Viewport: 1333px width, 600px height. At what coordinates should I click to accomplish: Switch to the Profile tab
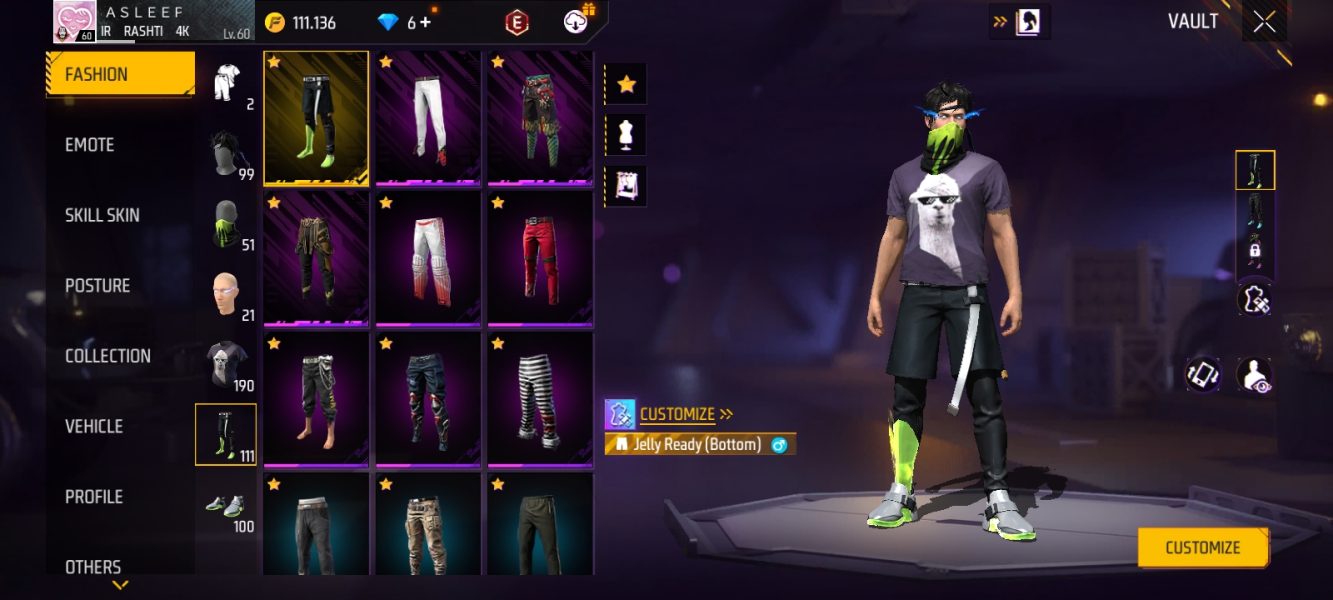pyautogui.click(x=94, y=497)
